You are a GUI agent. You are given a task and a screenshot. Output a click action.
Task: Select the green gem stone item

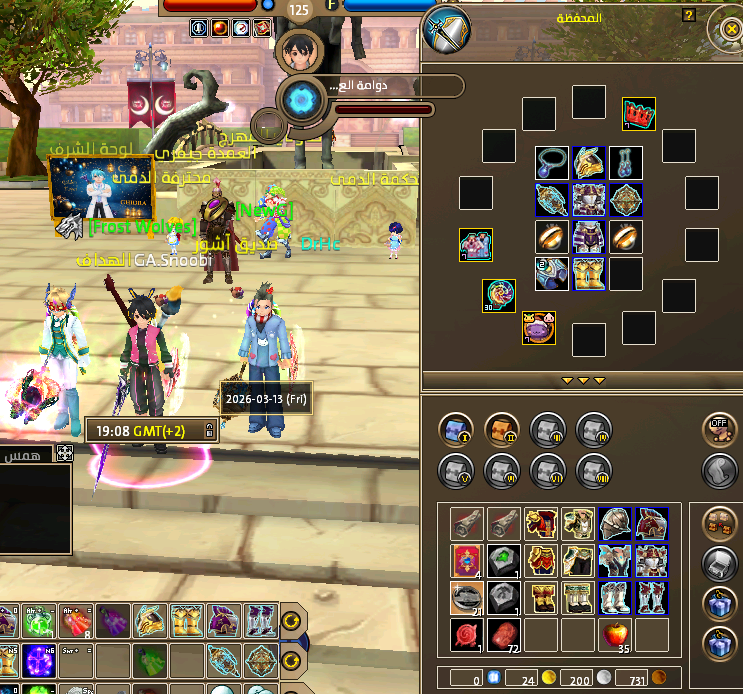pyautogui.click(x=504, y=559)
